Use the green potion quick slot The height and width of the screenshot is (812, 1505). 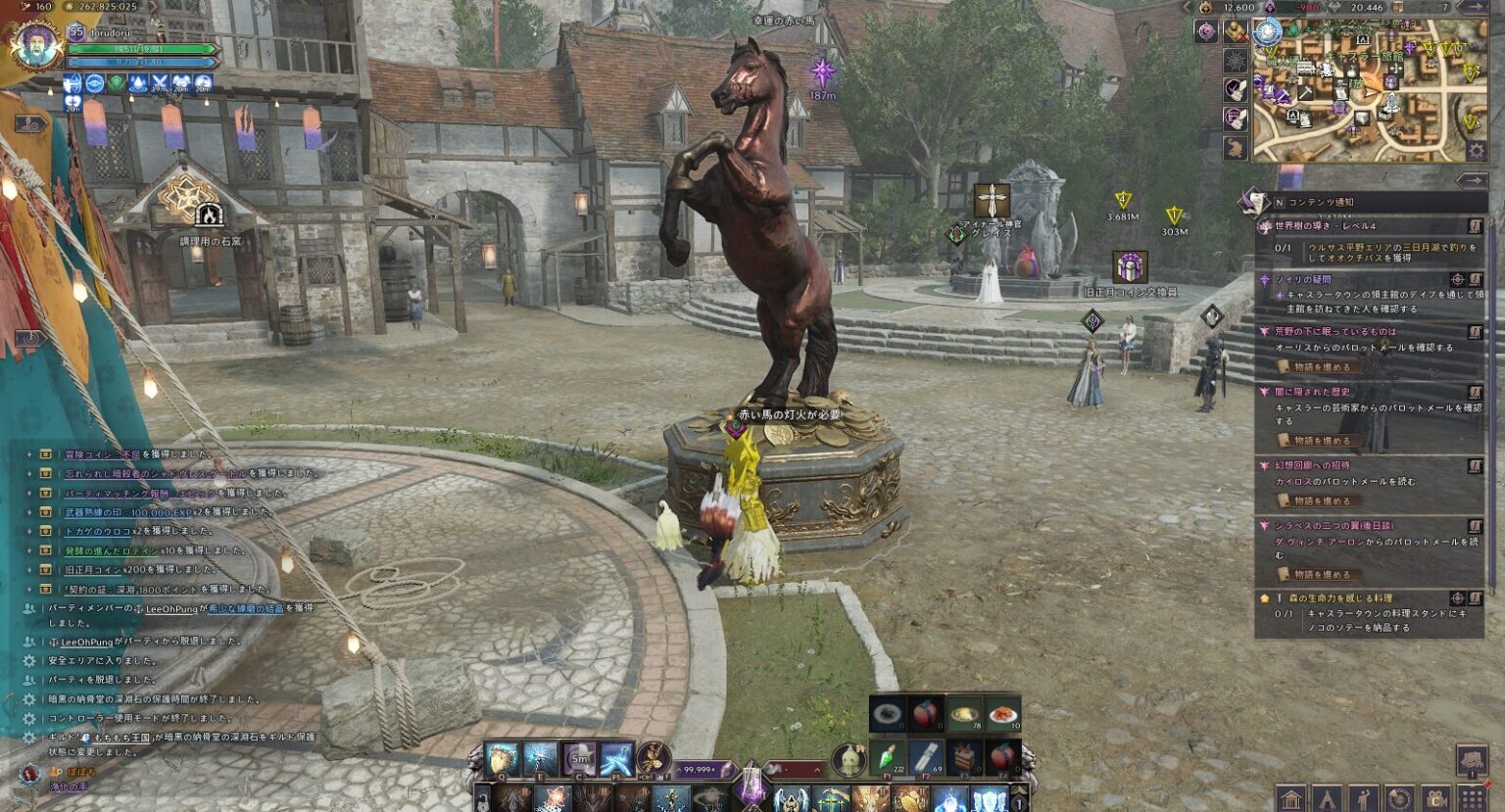point(887,756)
